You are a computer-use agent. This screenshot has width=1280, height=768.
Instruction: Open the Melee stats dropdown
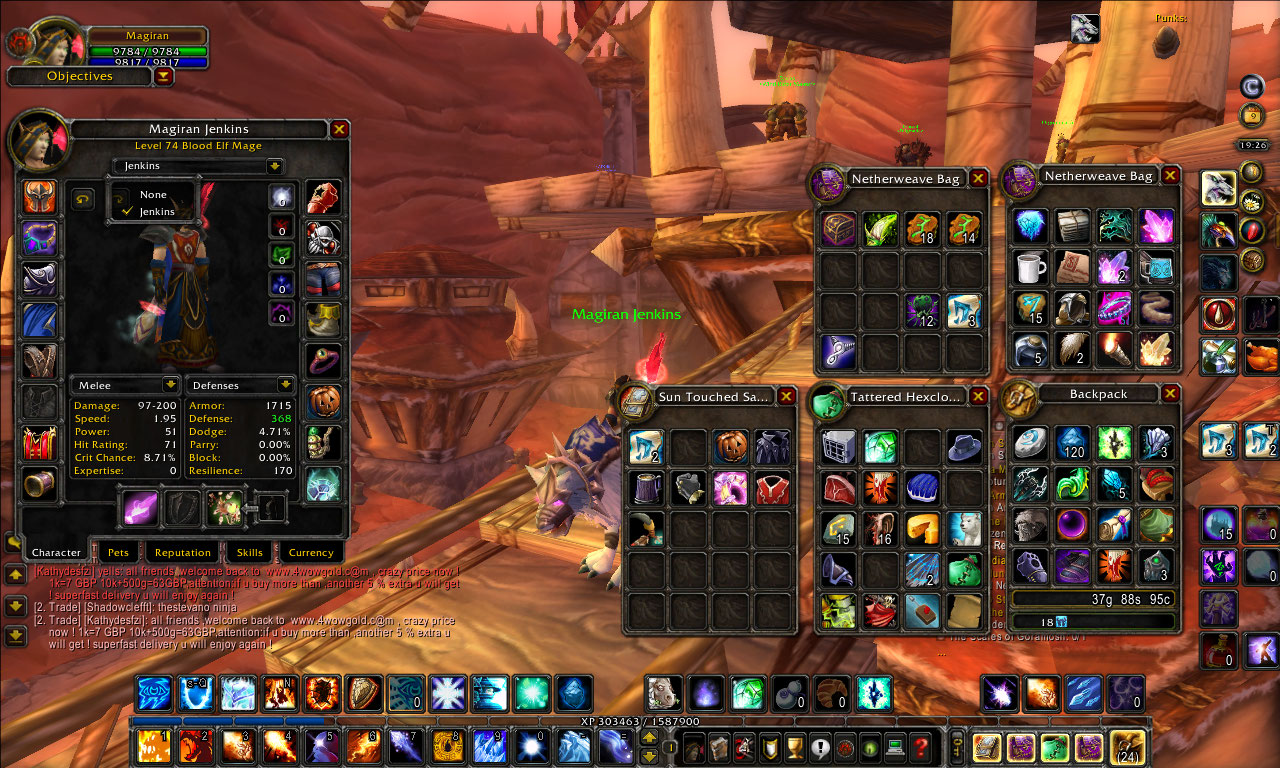click(171, 385)
